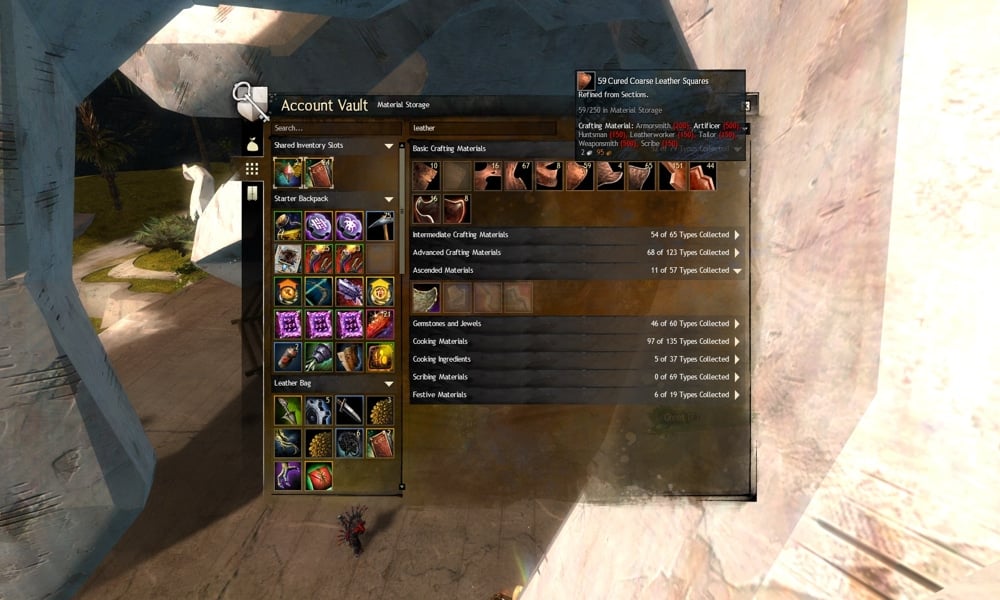Image resolution: width=1000 pixels, height=600 pixels.
Task: Expand the Scribing Materials category
Action: [737, 377]
